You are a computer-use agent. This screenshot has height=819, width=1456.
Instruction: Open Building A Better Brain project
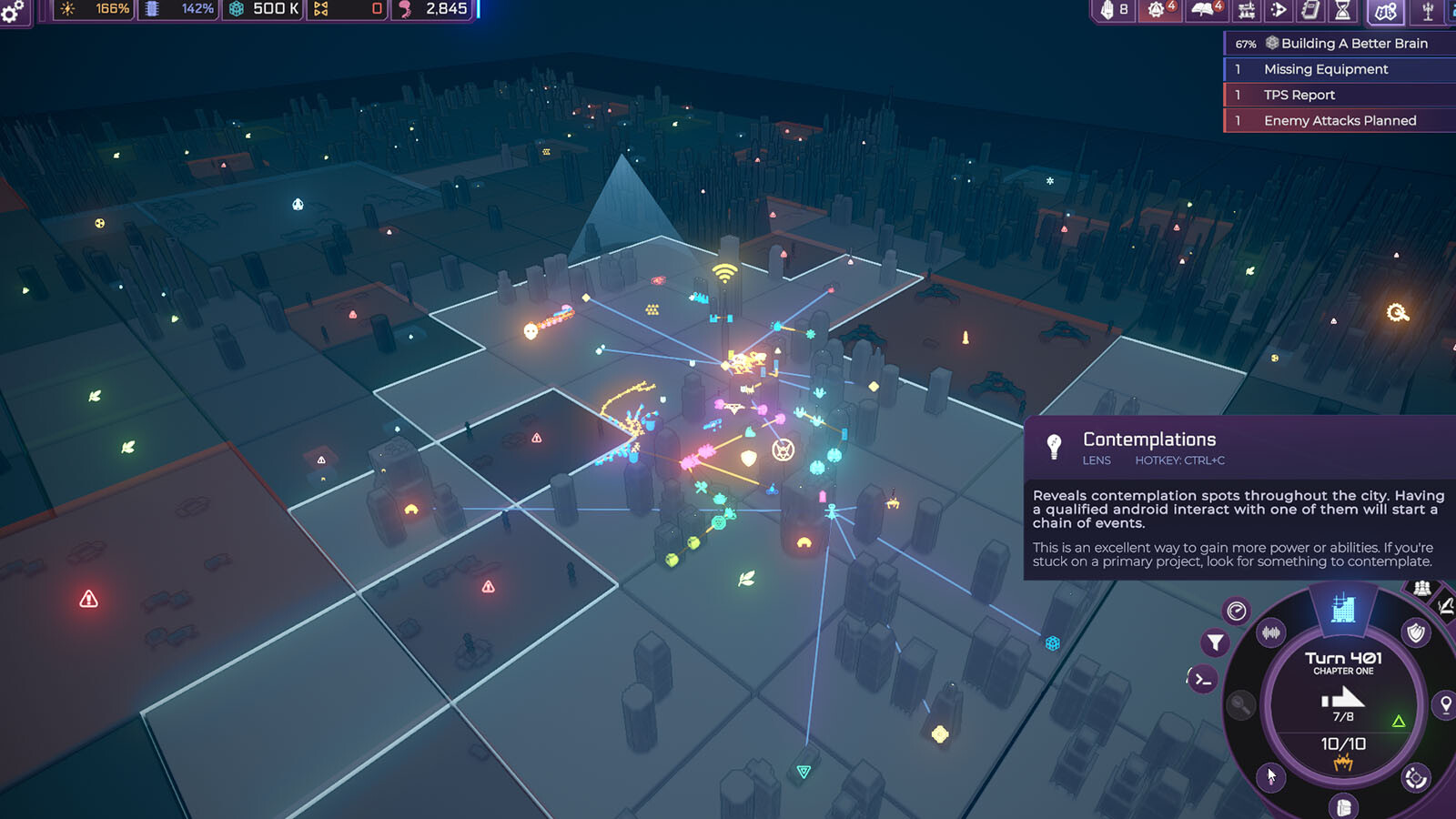click(1343, 44)
